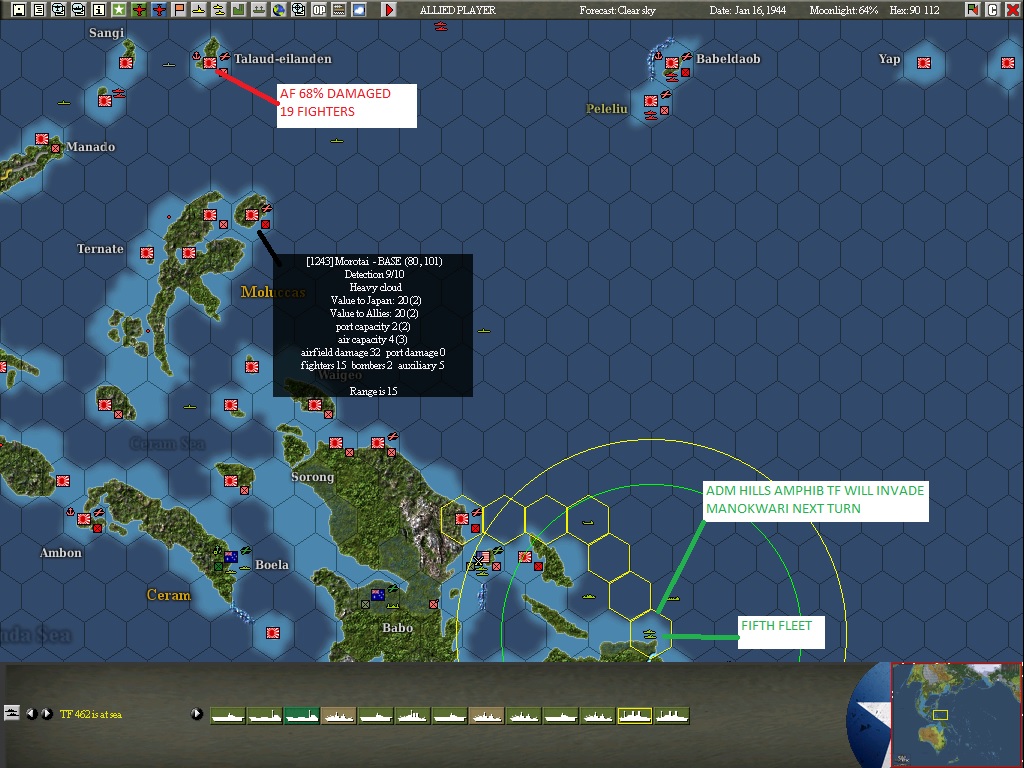This screenshot has width=1032, height=768.
Task: Click the green star toolbar icon
Action: (118, 10)
